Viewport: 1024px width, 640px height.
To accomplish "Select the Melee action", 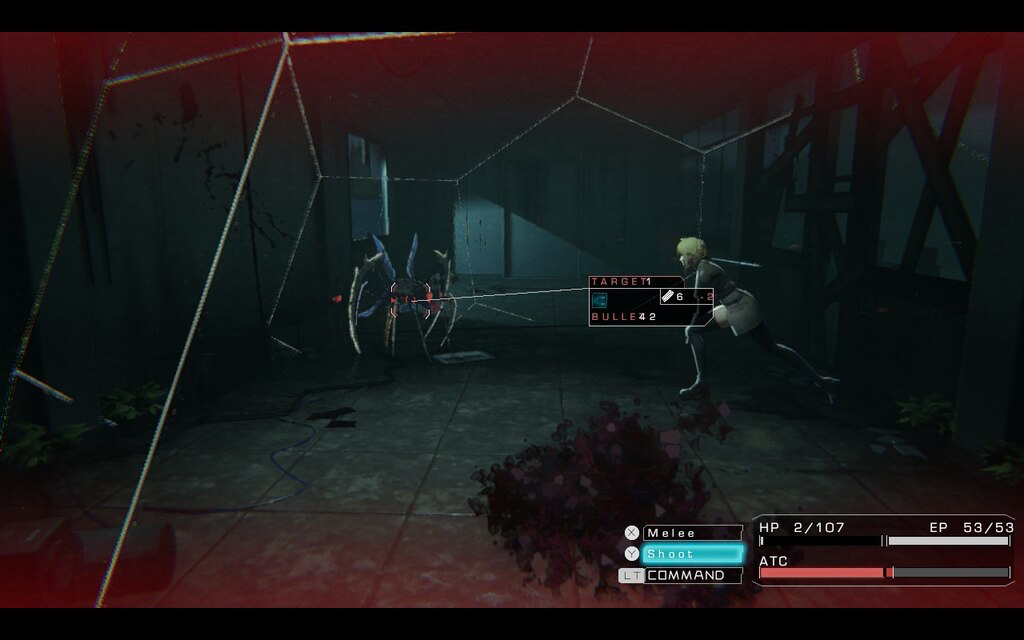I will pos(692,533).
